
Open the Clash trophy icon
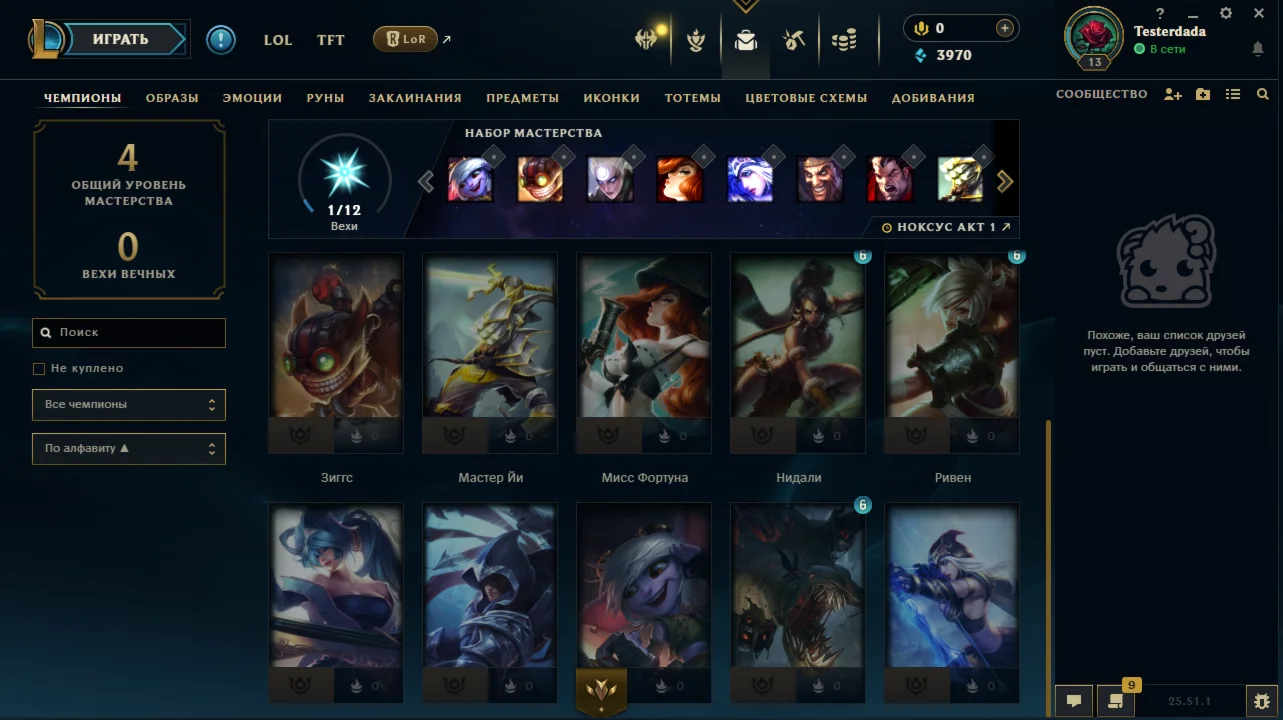695,38
